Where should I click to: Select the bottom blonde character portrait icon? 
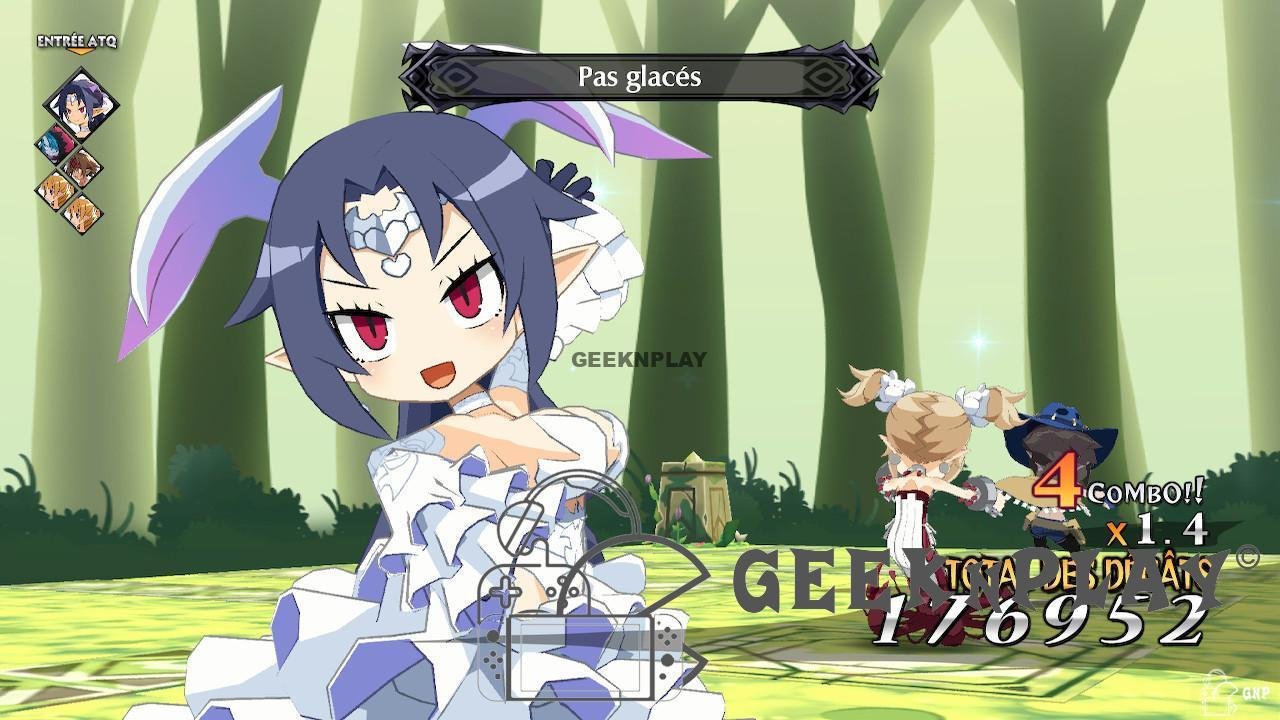80,214
